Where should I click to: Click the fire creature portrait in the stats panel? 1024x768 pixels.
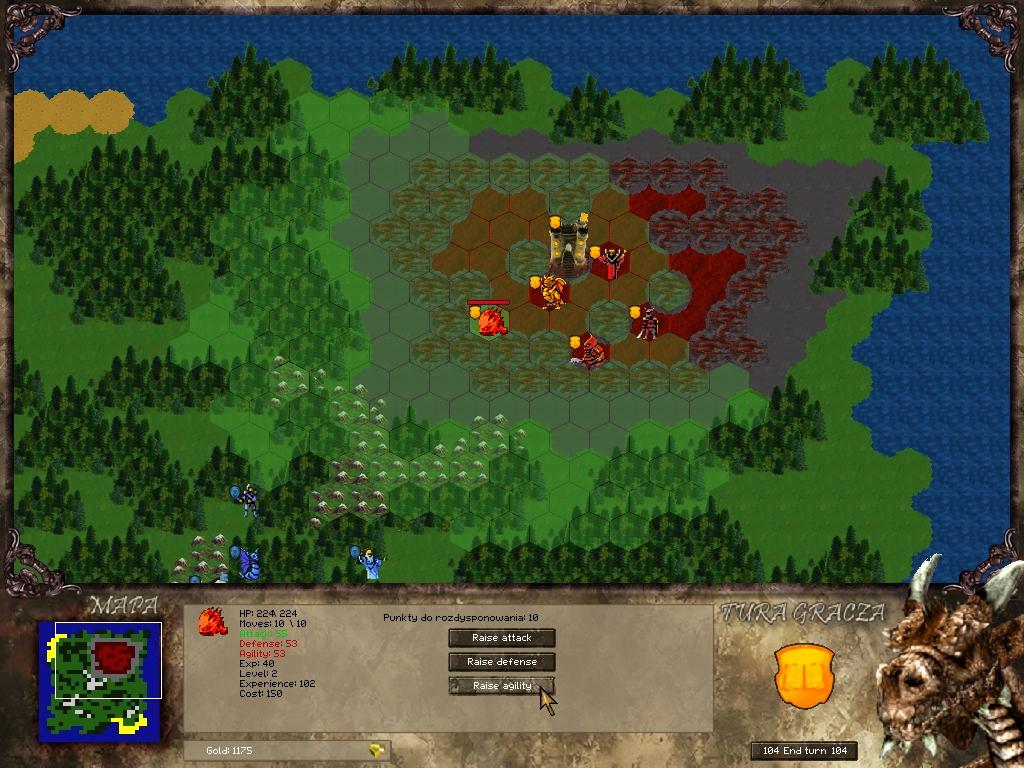(x=212, y=622)
